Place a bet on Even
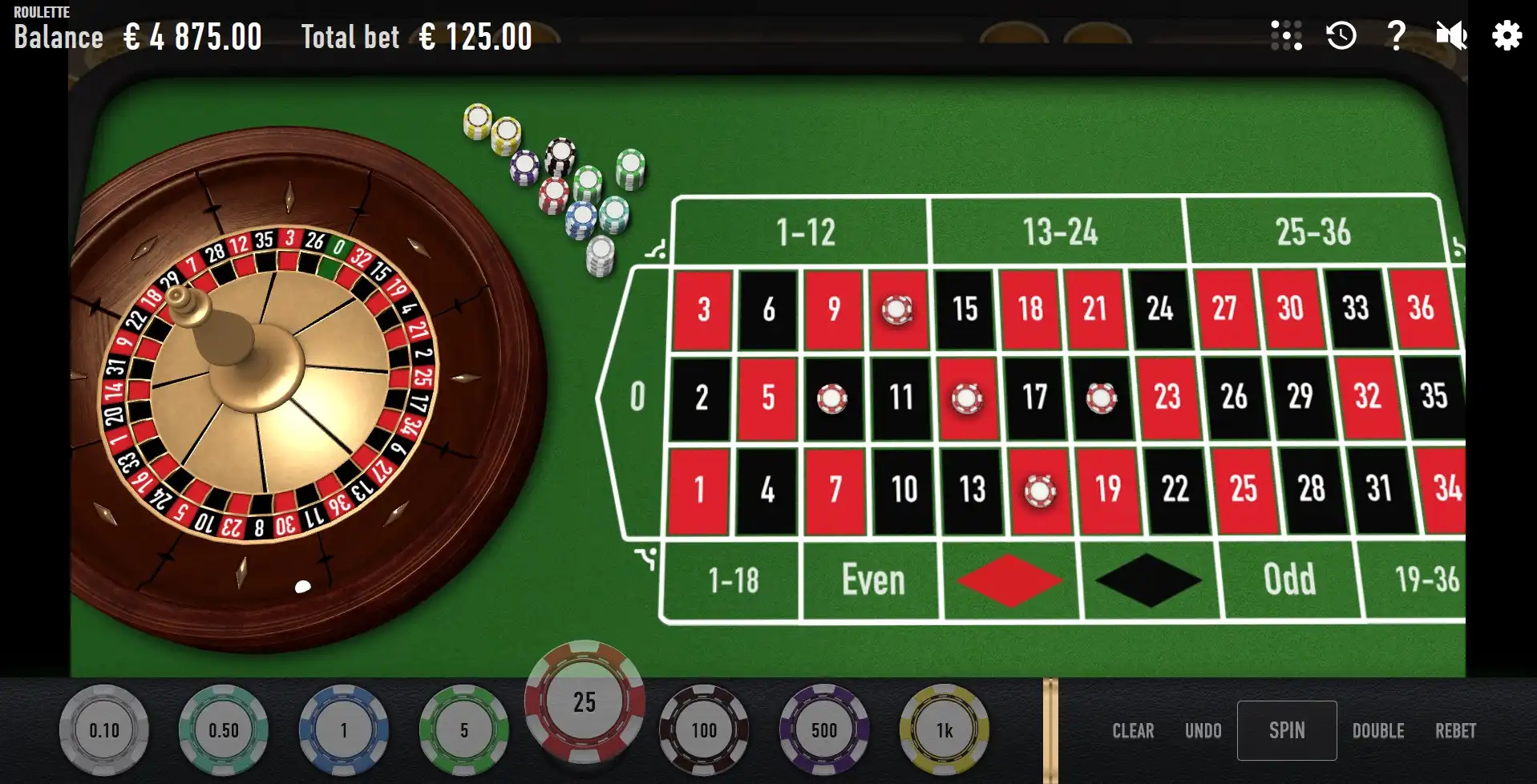 click(x=872, y=580)
